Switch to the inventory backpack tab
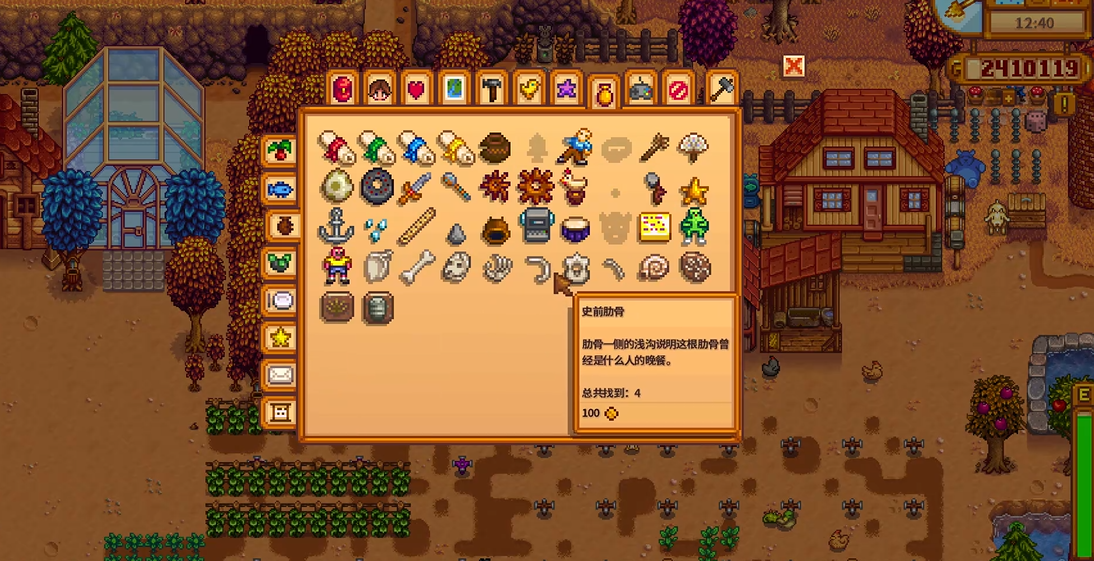 point(343,89)
